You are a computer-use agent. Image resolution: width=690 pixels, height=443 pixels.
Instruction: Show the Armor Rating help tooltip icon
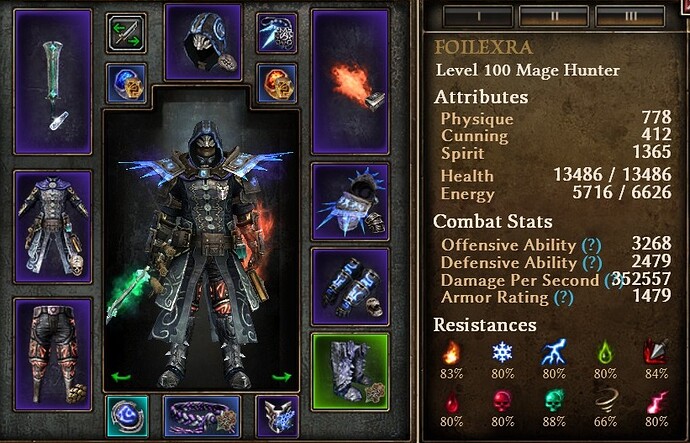point(567,297)
